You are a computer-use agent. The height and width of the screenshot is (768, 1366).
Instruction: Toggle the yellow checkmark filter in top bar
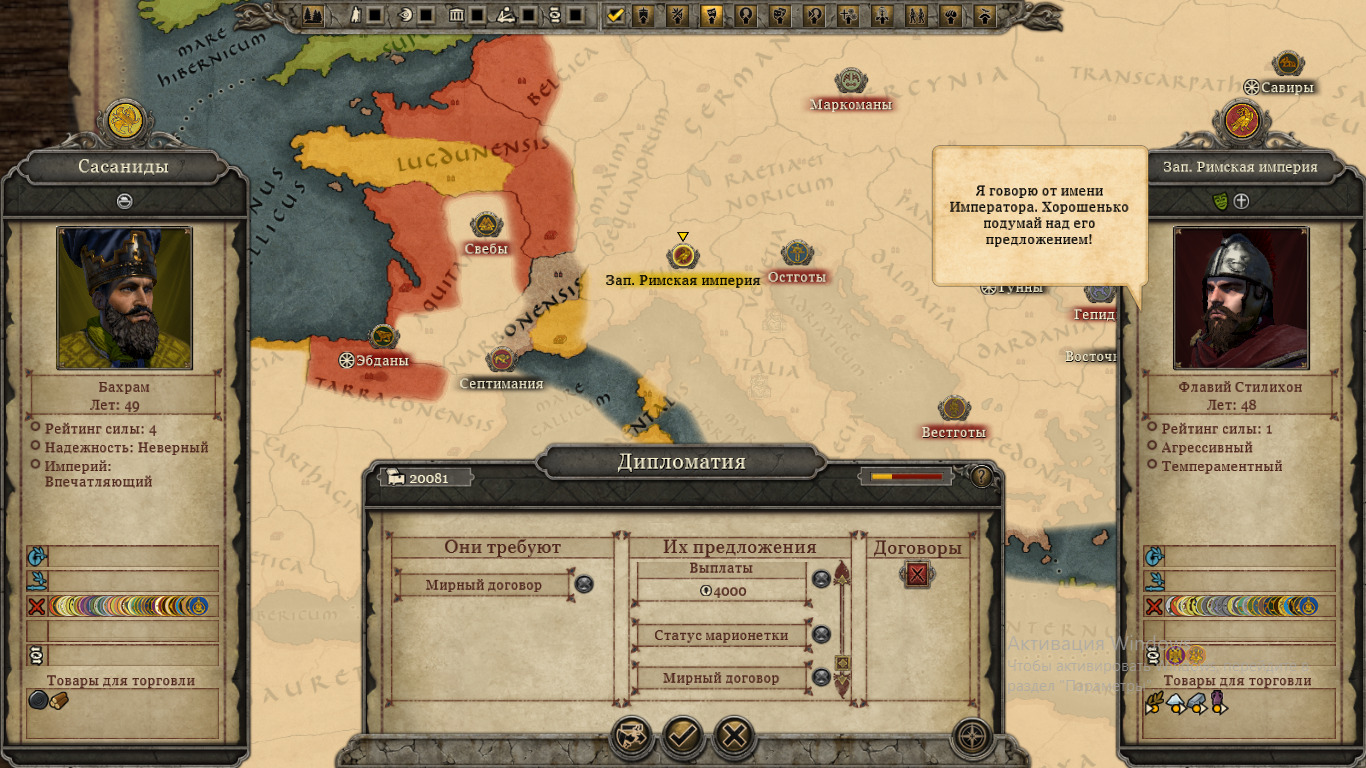pos(616,15)
